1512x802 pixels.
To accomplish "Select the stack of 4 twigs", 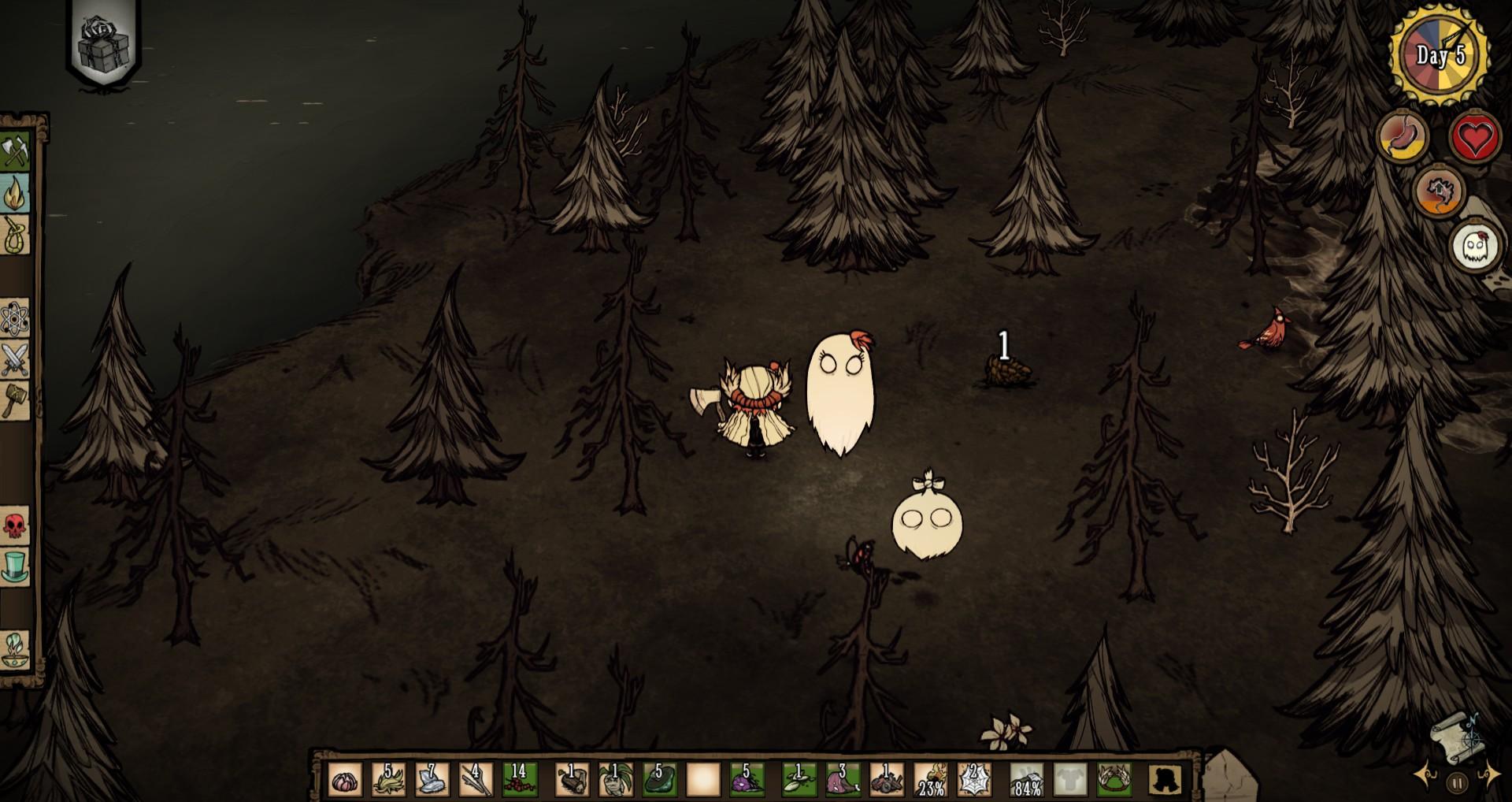I will (x=476, y=780).
